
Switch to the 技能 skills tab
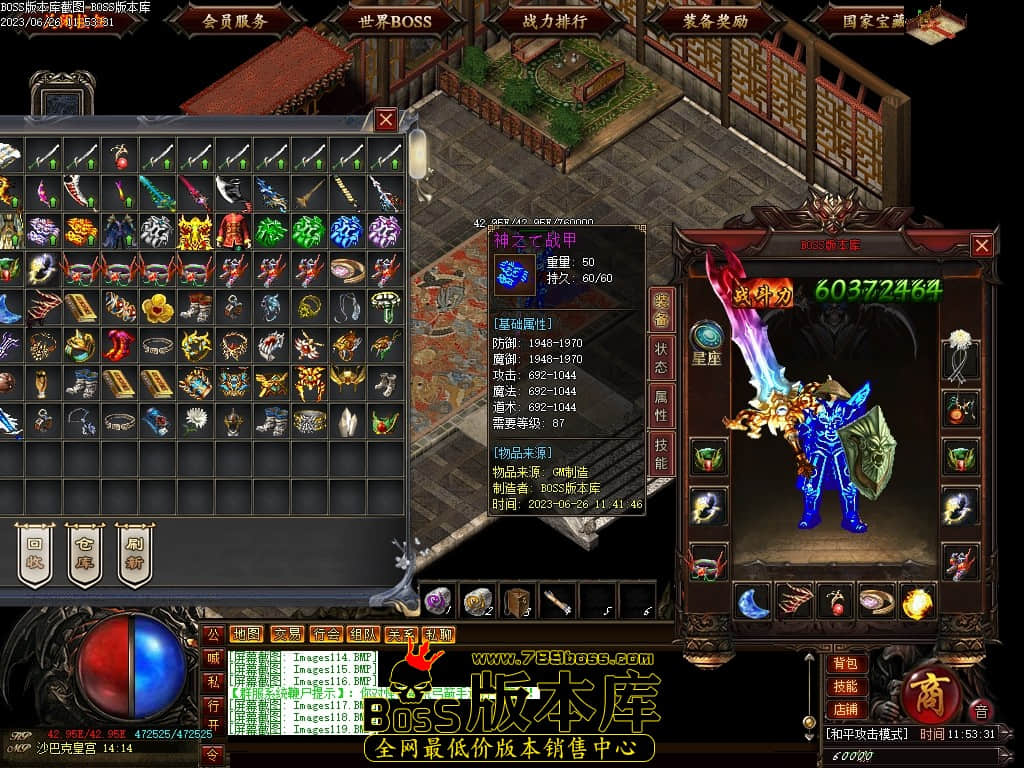[661, 452]
